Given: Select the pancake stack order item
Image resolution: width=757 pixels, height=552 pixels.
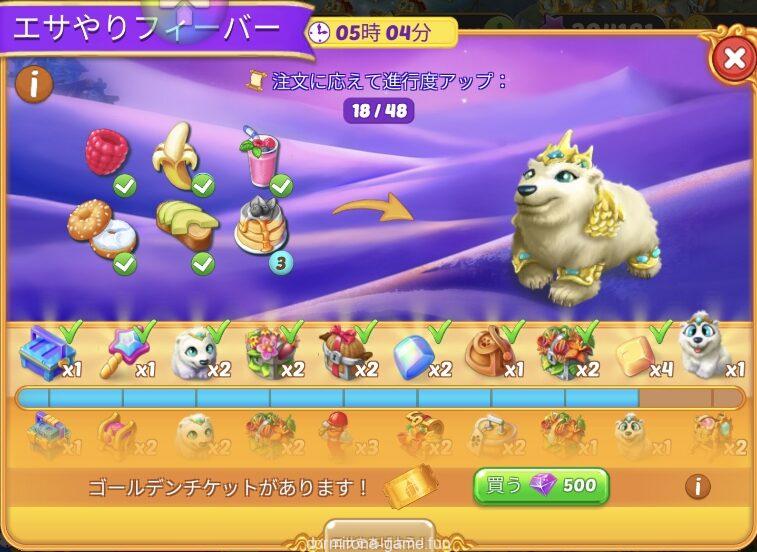Looking at the screenshot, I should [x=258, y=229].
